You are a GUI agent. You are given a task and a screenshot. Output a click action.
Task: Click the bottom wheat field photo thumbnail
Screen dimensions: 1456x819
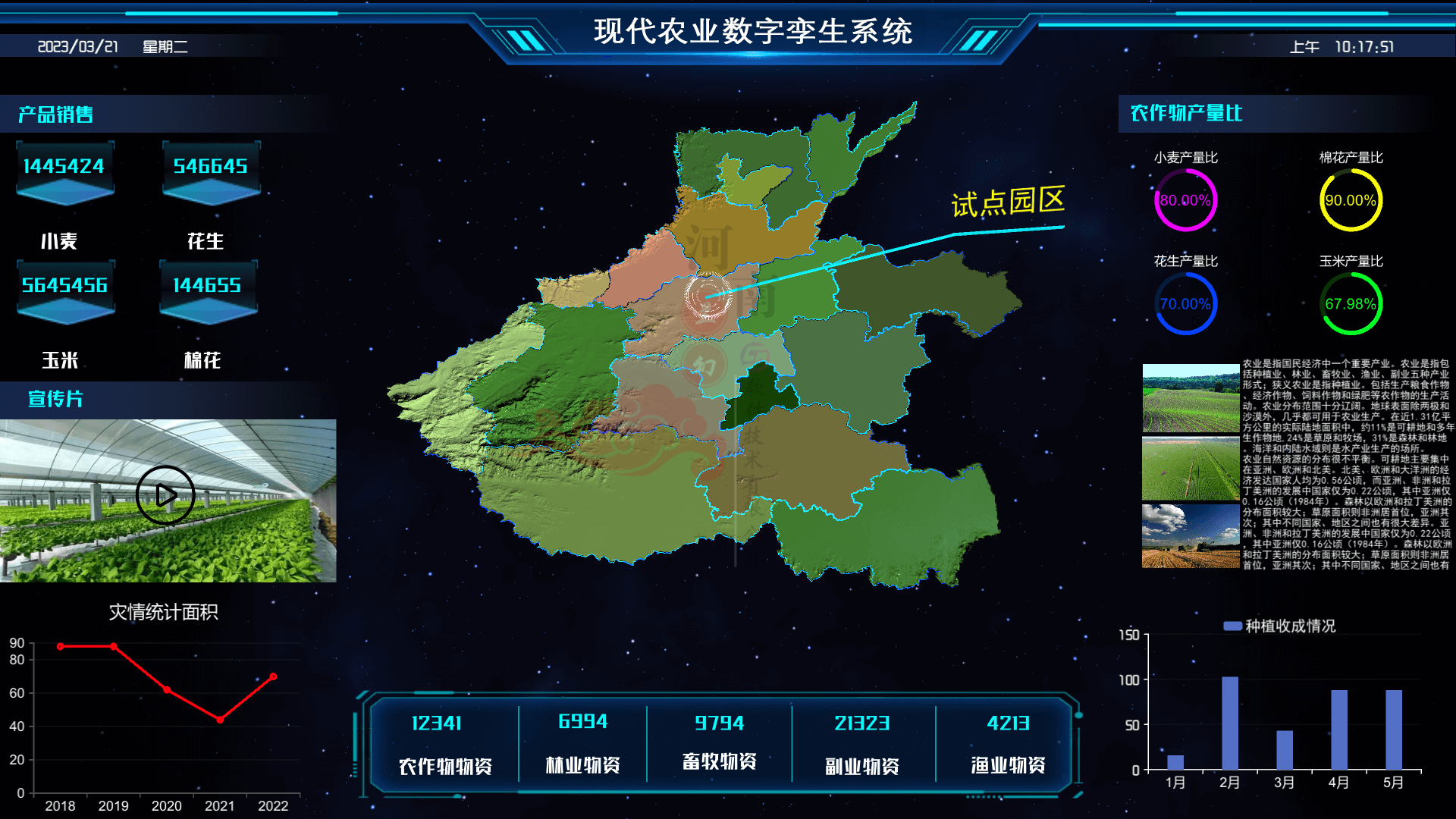1191,536
